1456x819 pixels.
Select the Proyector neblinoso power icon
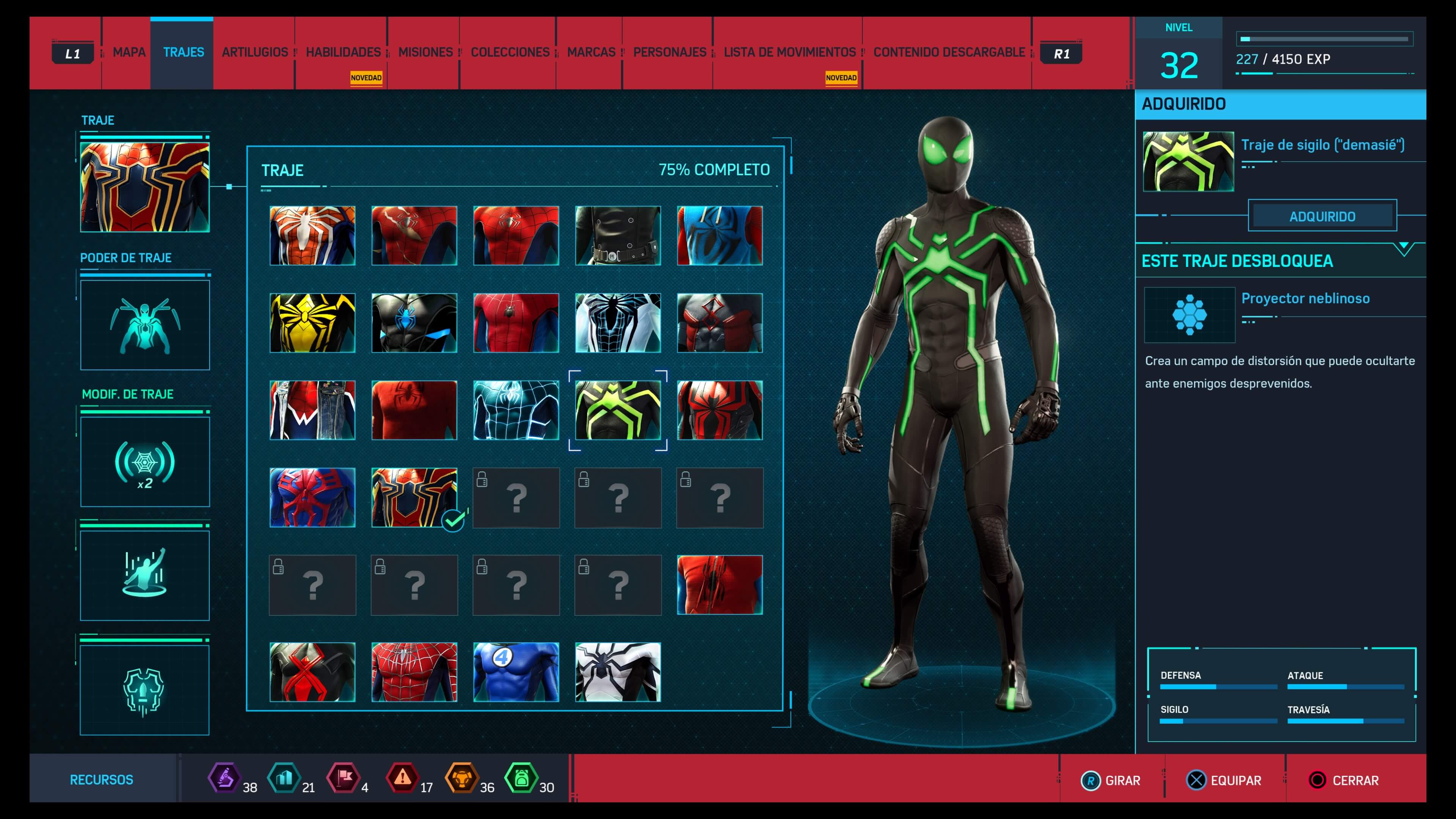pos(1189,315)
